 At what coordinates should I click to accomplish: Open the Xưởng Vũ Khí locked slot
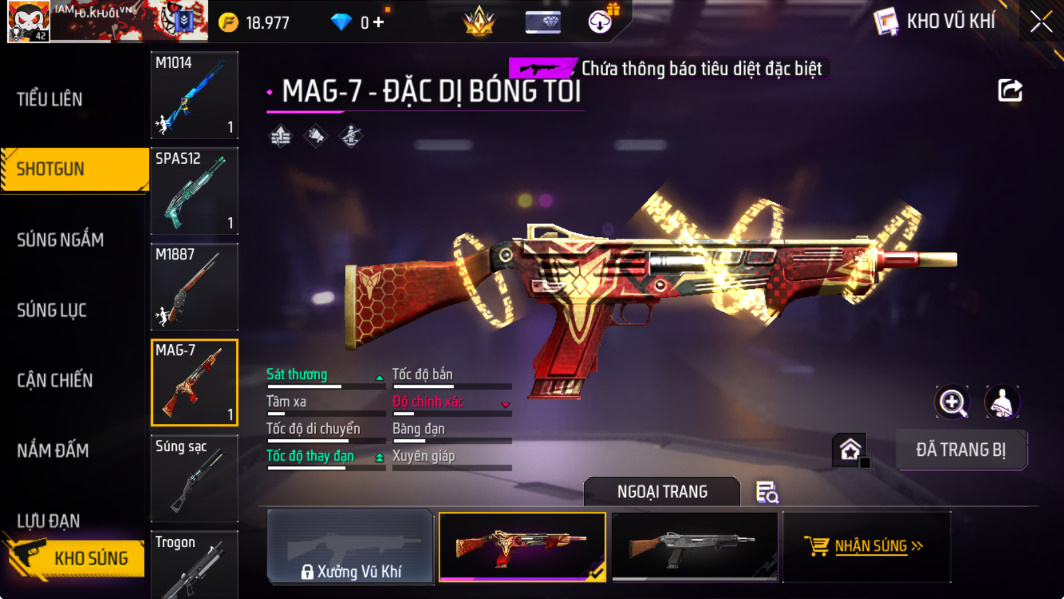pos(350,547)
